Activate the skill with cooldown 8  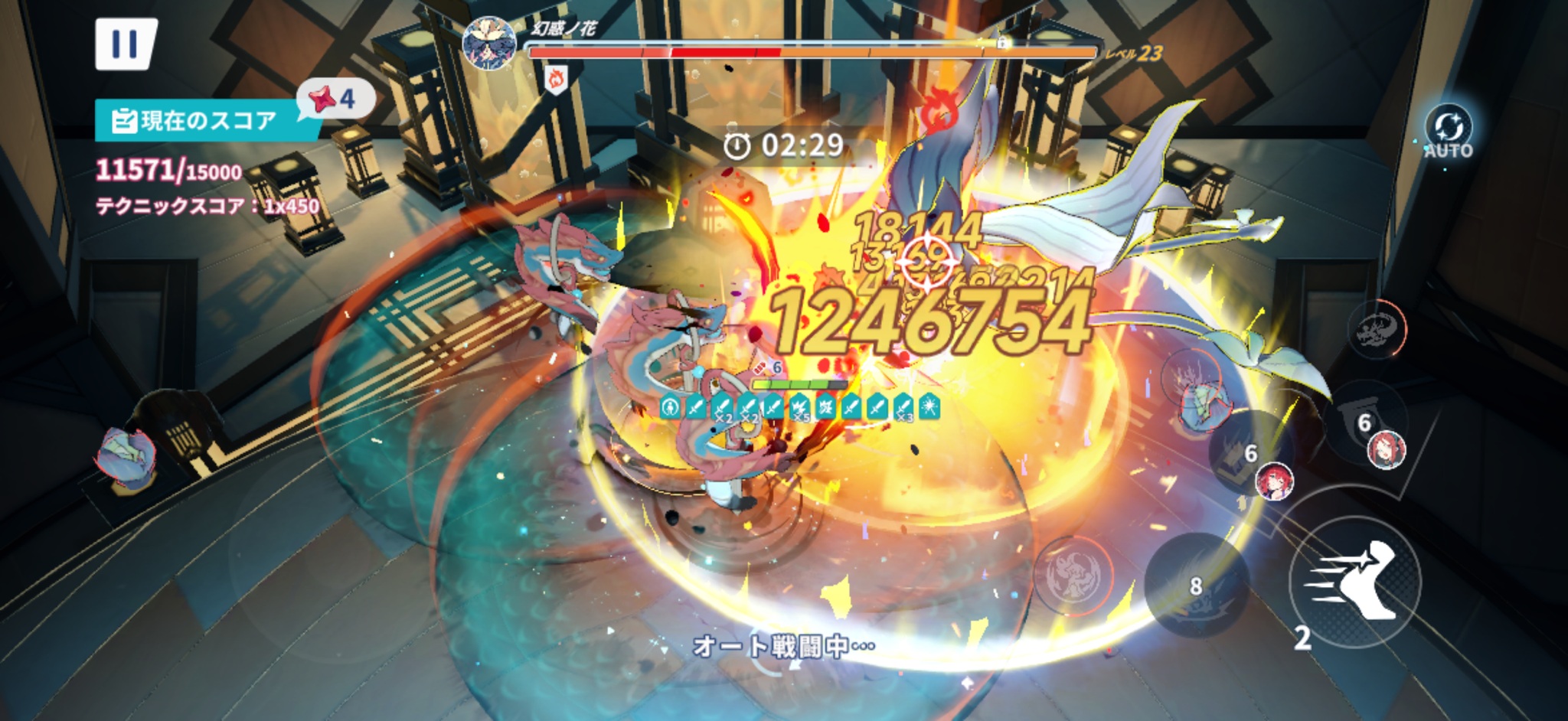click(x=1196, y=586)
